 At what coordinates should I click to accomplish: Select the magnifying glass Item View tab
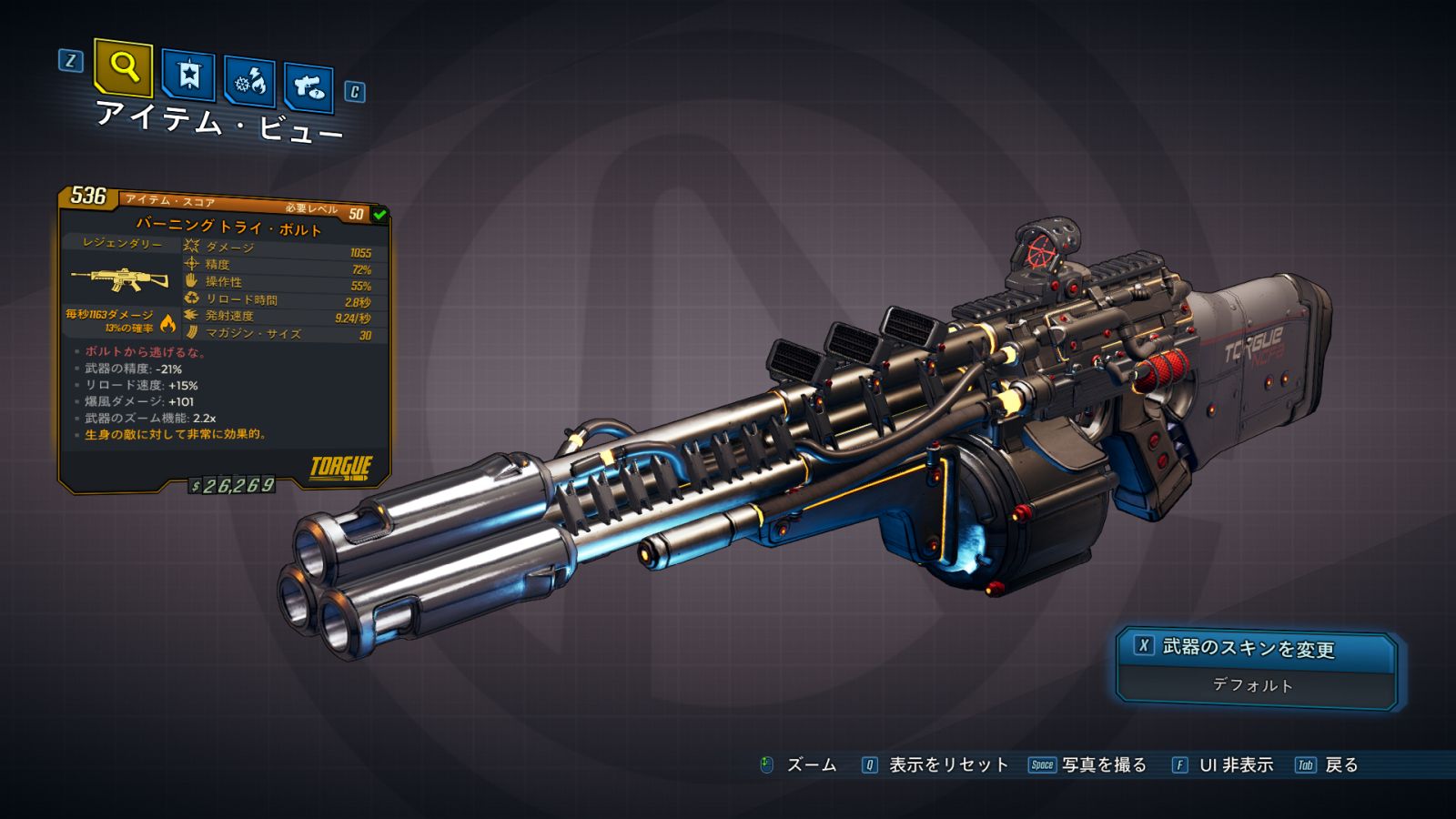pos(123,67)
